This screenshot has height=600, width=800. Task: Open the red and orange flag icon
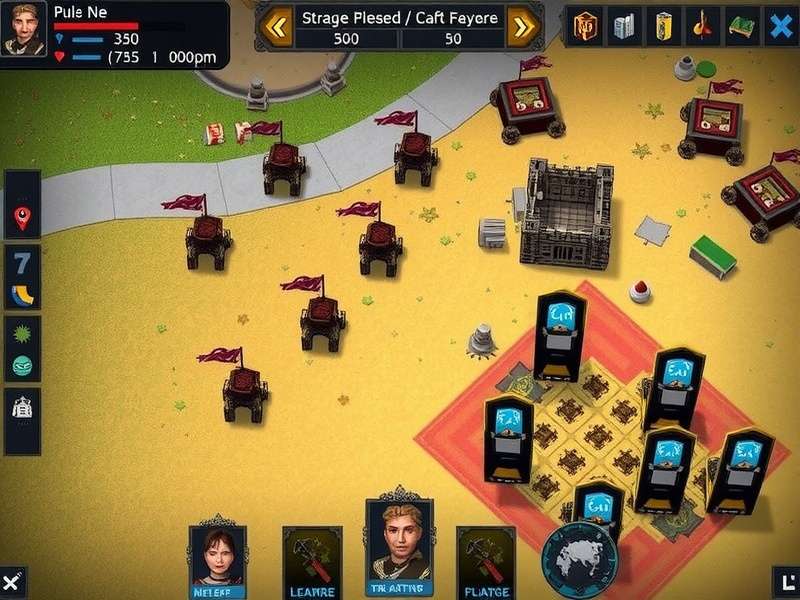702,26
